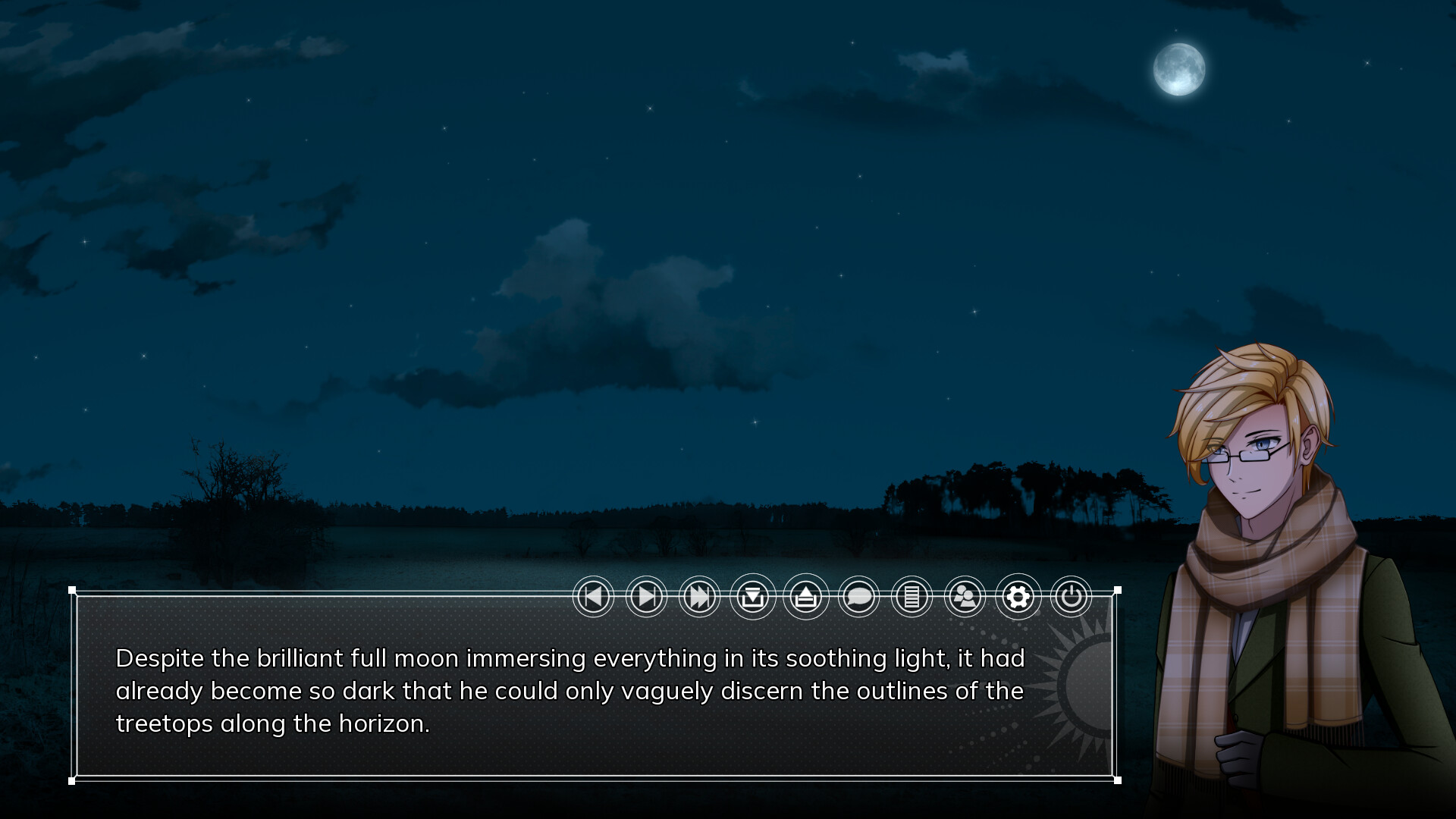Open the dialogue history log
Viewport: 1456px width, 819px height.
tap(912, 597)
